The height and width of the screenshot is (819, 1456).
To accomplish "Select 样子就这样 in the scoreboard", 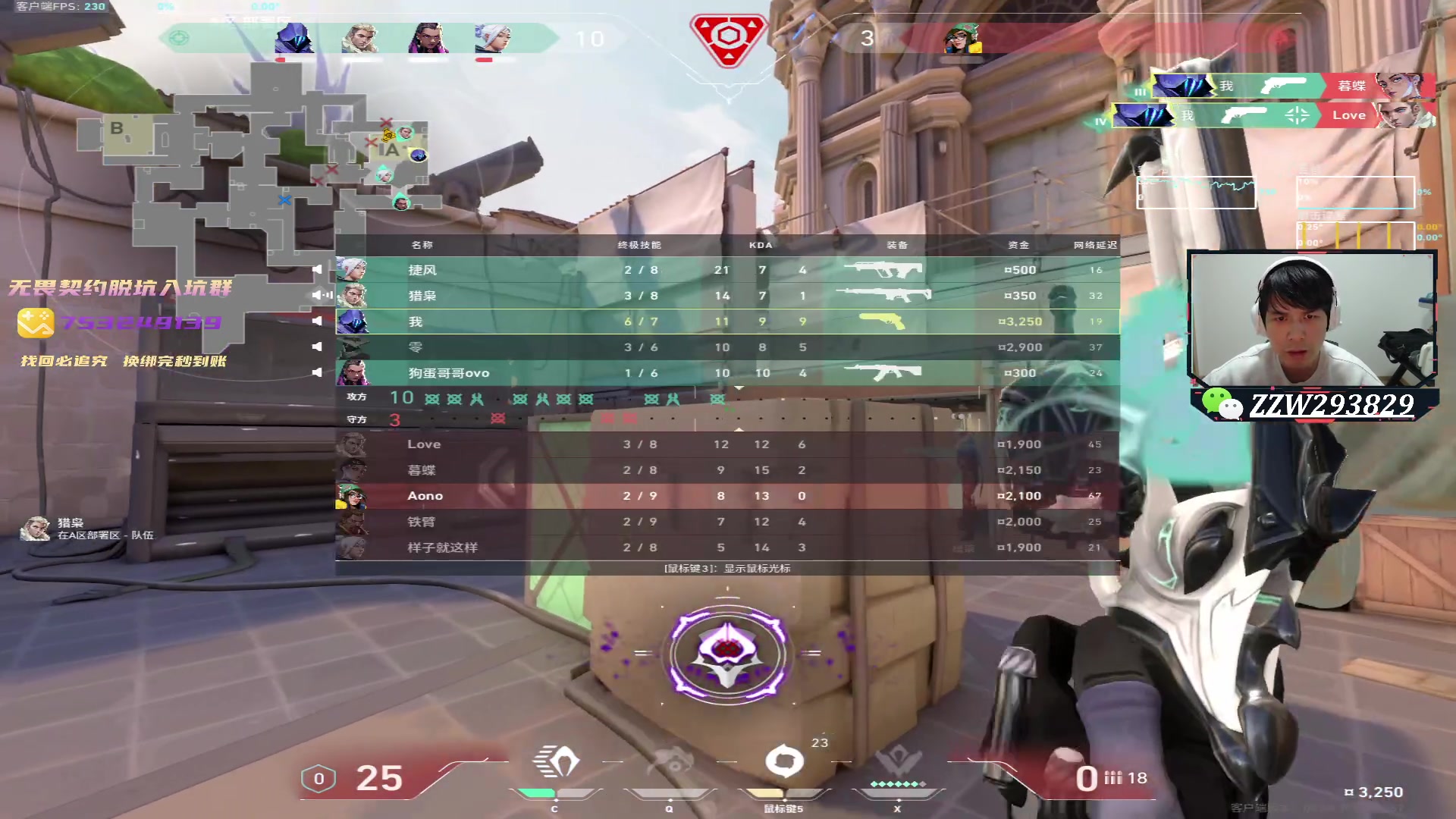I will (726, 548).
